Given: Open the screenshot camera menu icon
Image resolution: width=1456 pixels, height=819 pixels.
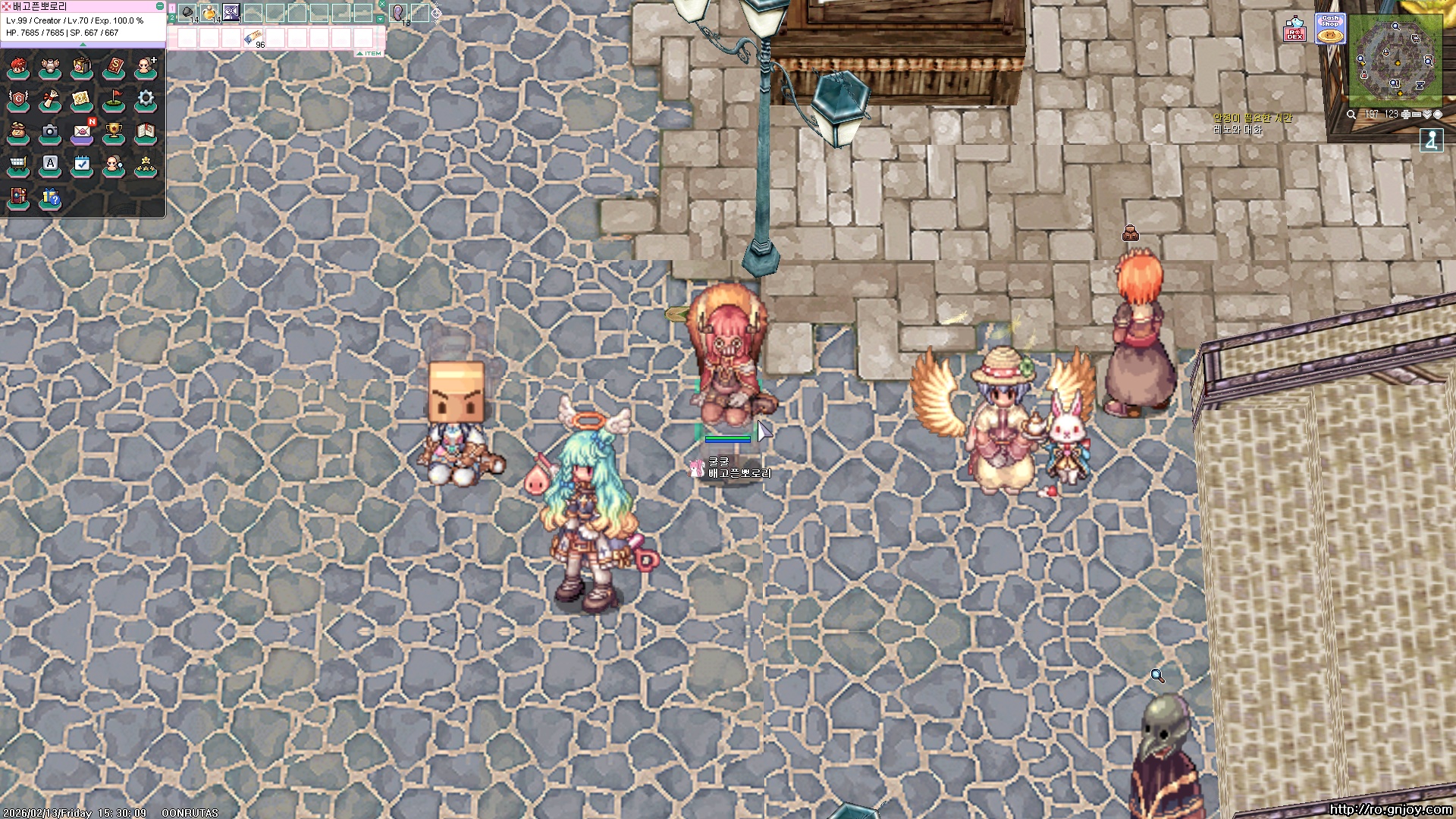Looking at the screenshot, I should click(50, 131).
